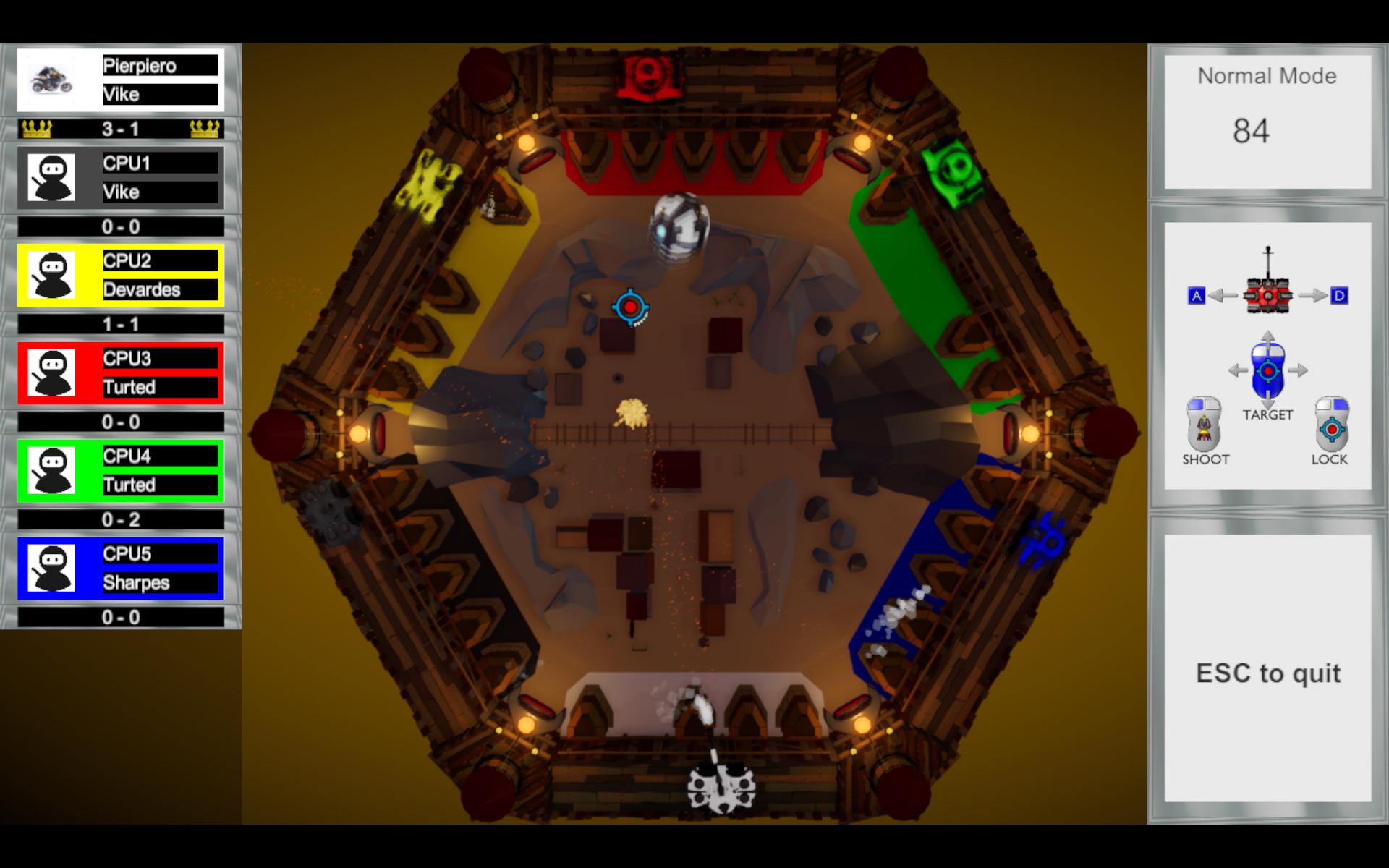The height and width of the screenshot is (868, 1389).
Task: Select the CPU1 ninja avatar
Action: point(52,177)
